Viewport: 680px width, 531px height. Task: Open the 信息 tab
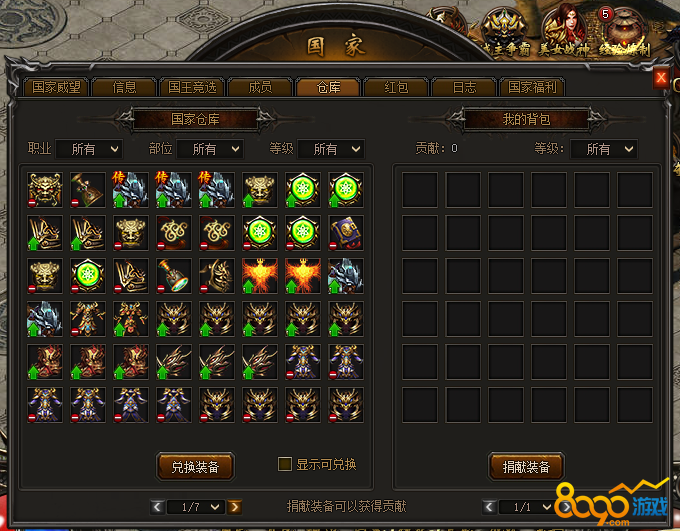tap(125, 87)
